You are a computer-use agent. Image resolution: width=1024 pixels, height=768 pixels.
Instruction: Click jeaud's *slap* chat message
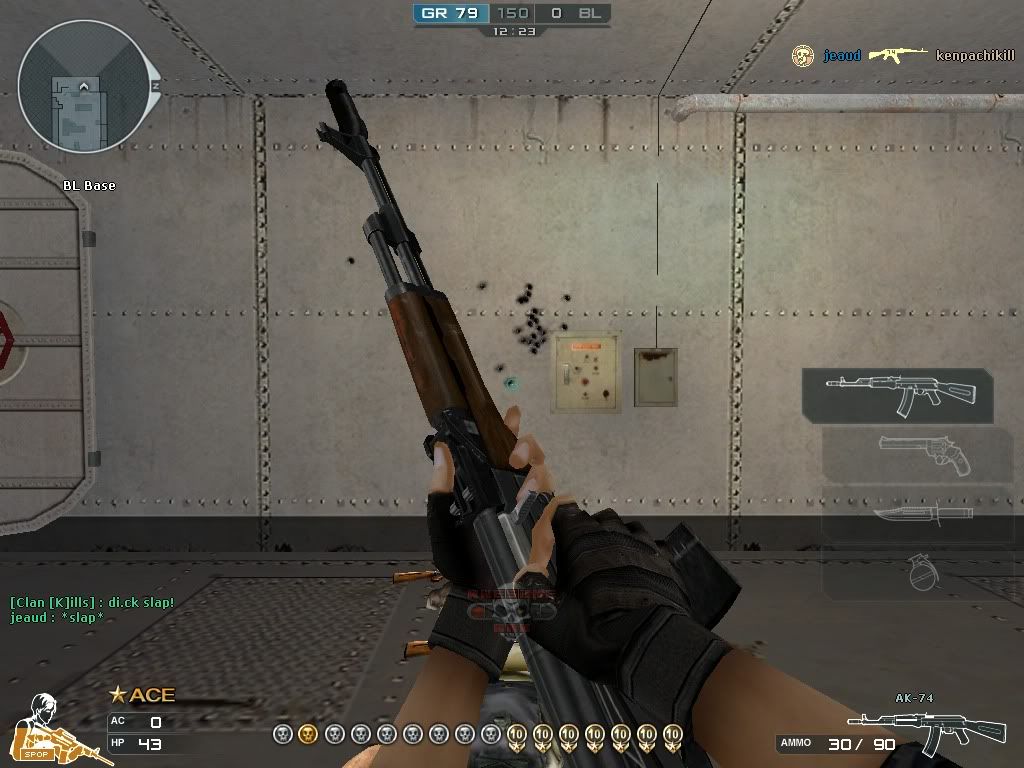pos(57,617)
